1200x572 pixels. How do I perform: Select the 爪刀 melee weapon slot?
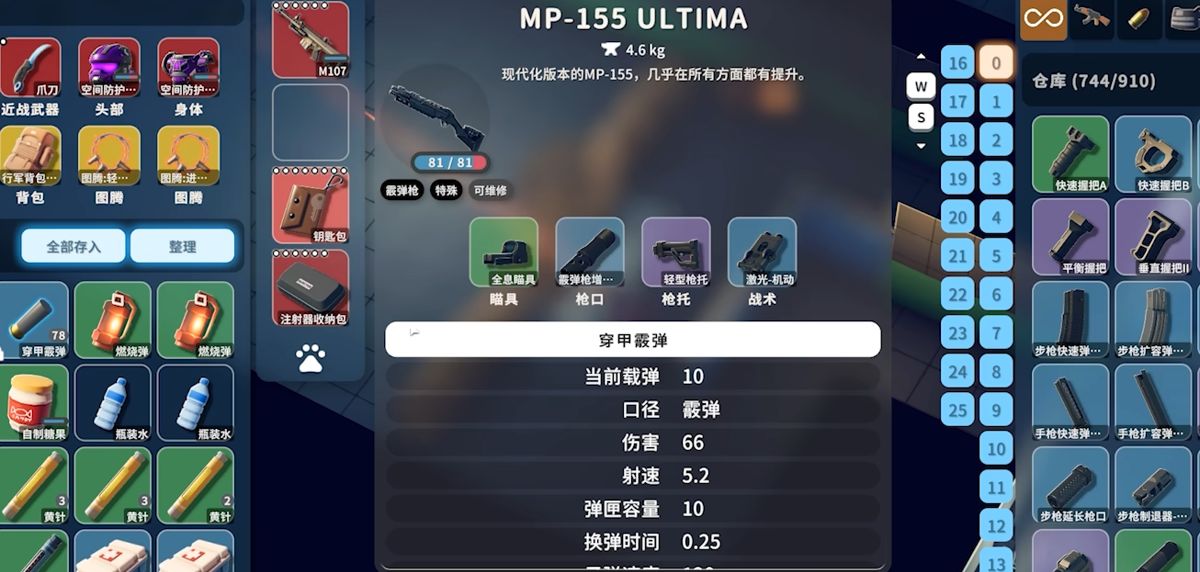point(30,70)
